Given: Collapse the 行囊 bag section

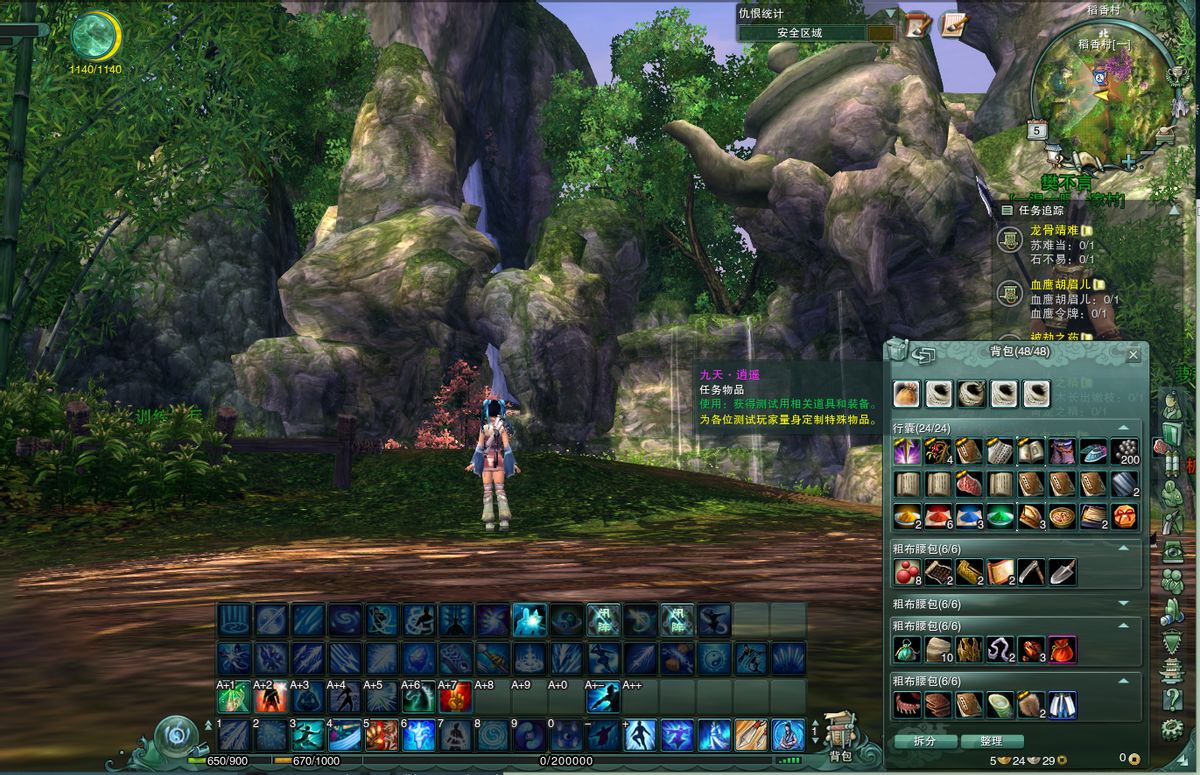Looking at the screenshot, I should [1123, 428].
